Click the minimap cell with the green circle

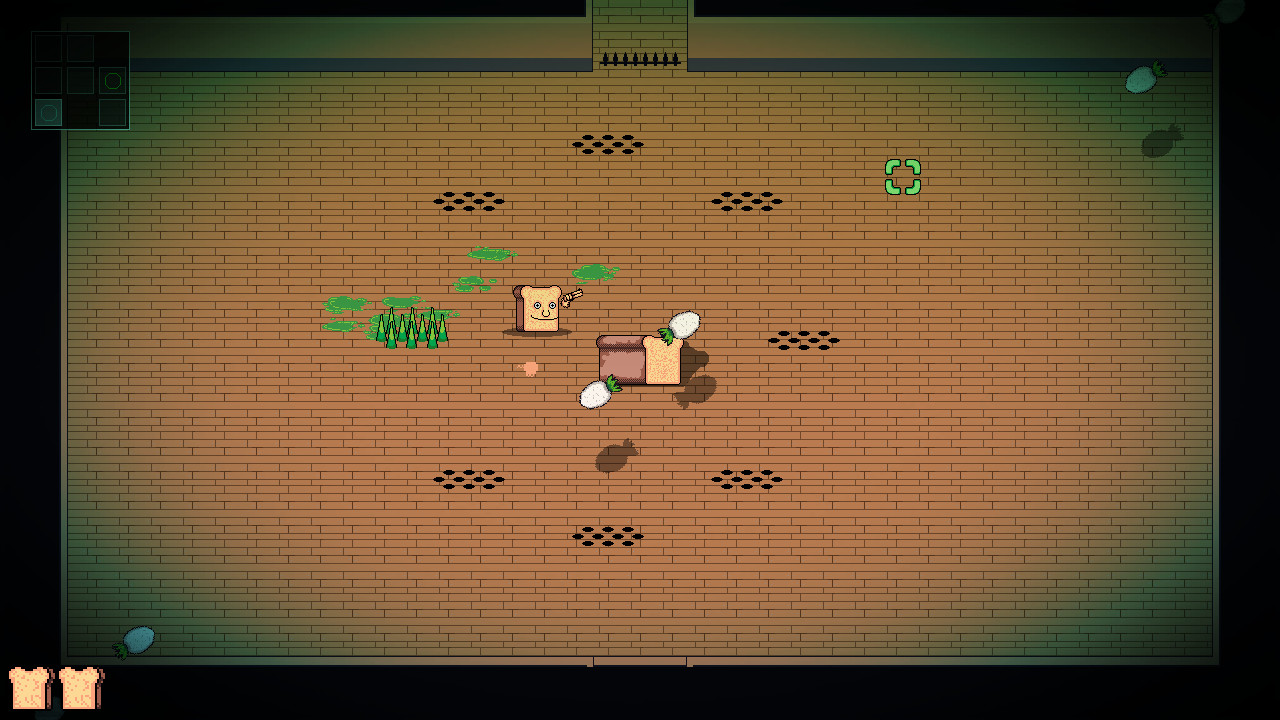(112, 80)
